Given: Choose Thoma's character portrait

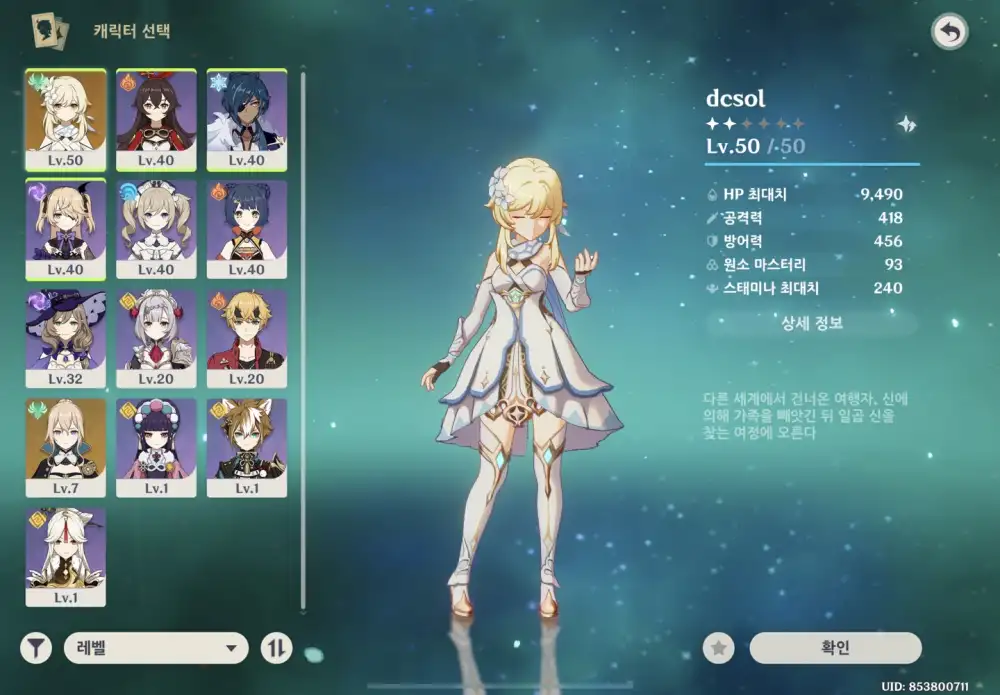Looking at the screenshot, I should 247,338.
